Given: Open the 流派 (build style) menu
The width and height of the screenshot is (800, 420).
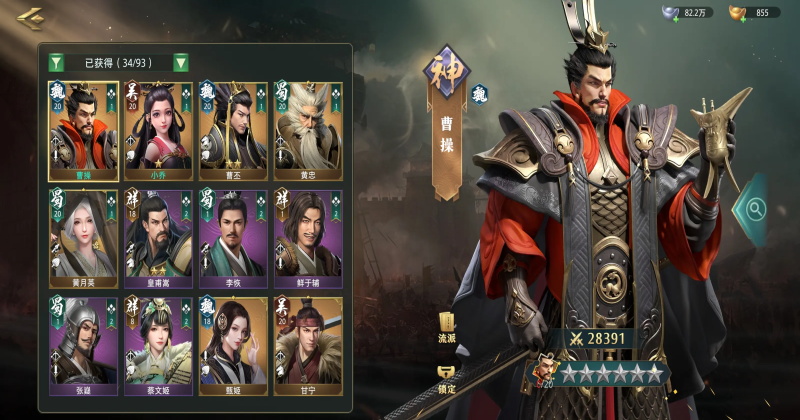Looking at the screenshot, I should [x=447, y=328].
